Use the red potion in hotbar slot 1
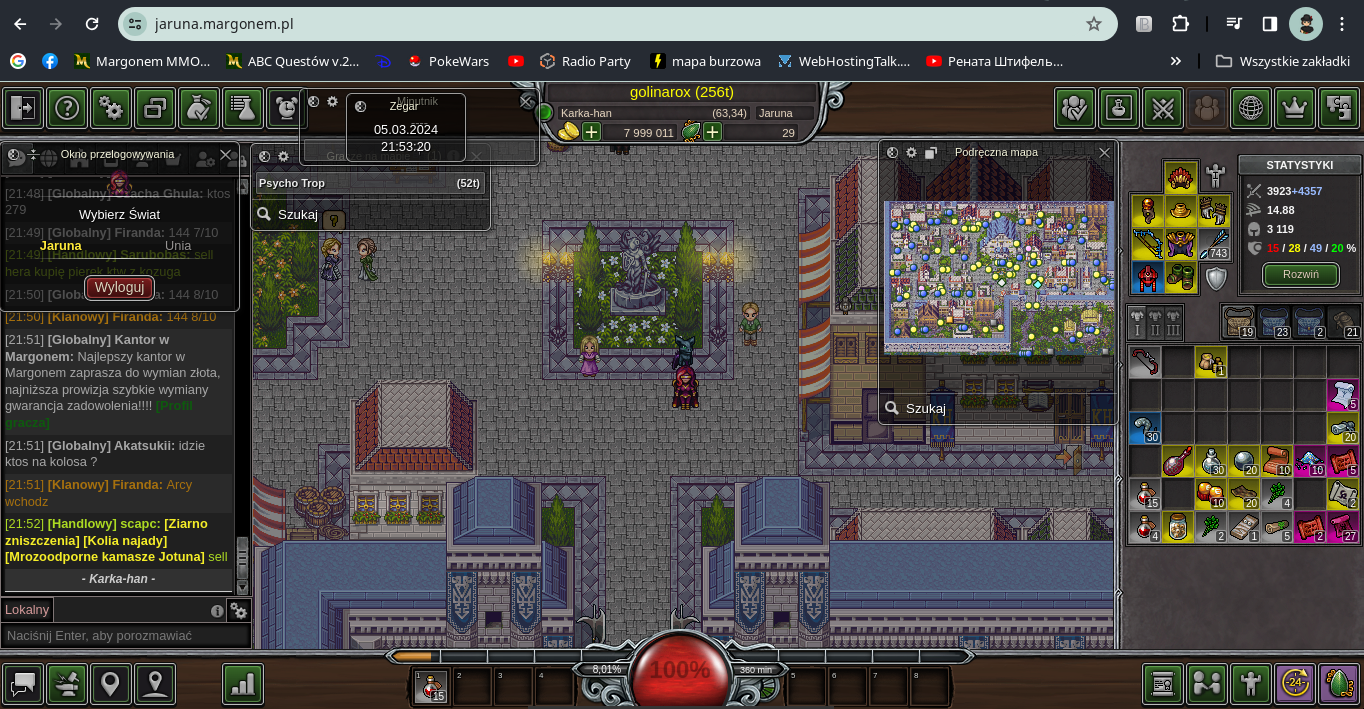 (431, 687)
